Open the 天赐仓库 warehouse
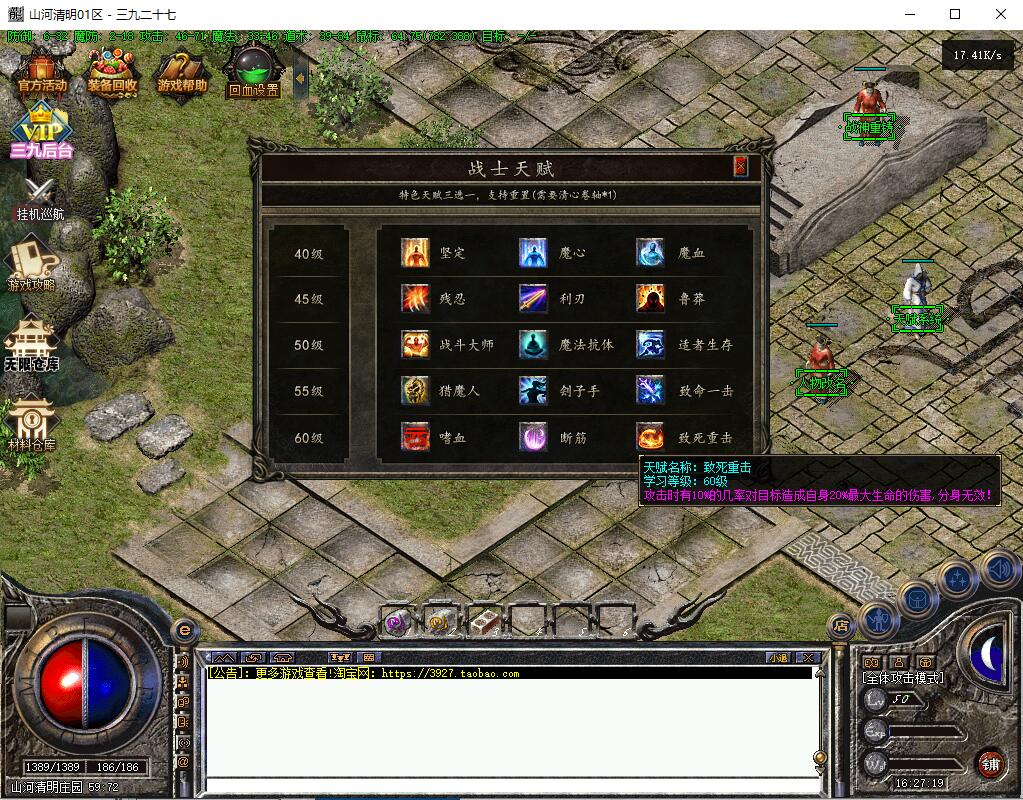The width and height of the screenshot is (1023, 800). pyautogui.click(x=31, y=345)
